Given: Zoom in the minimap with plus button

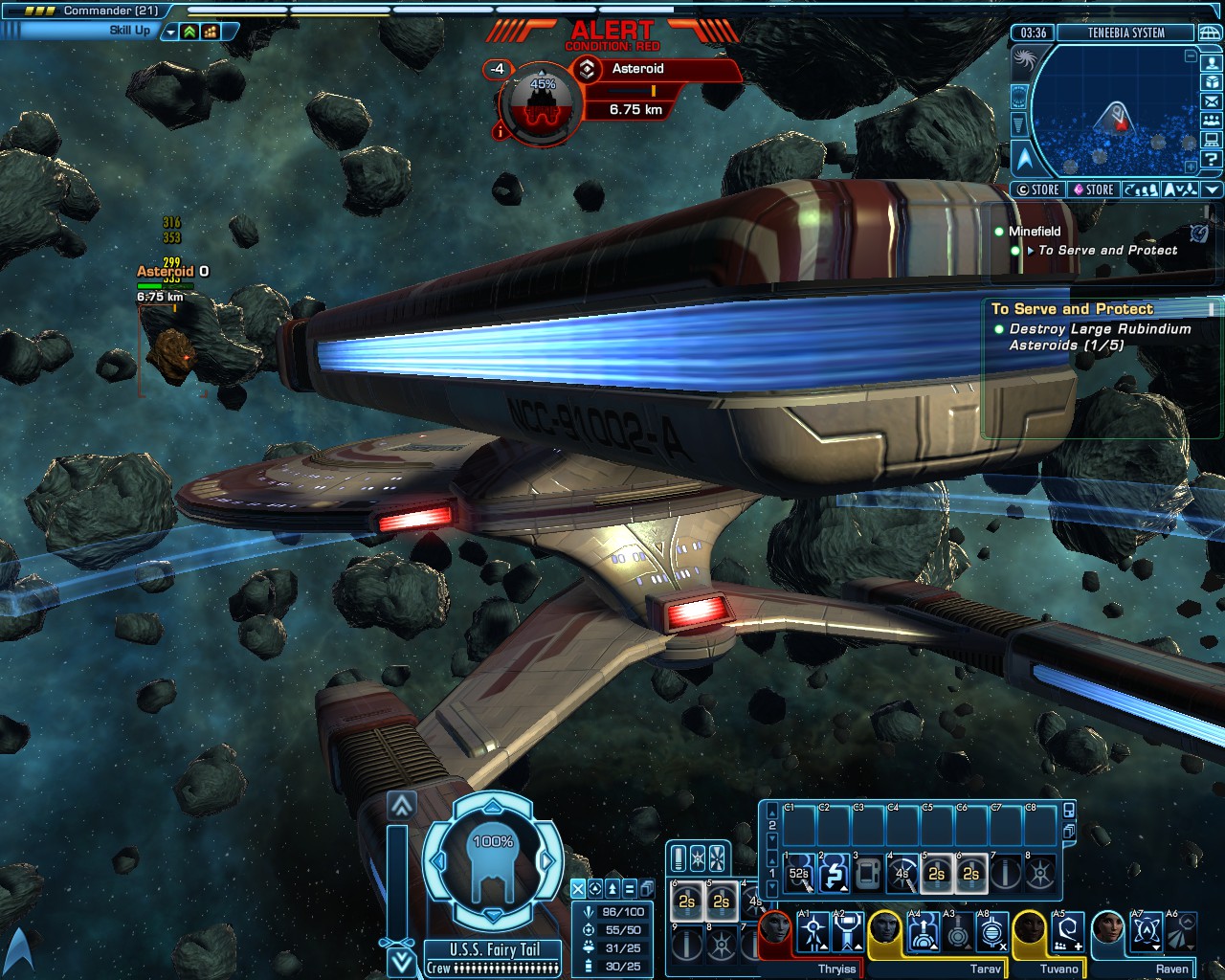Looking at the screenshot, I should click(x=1191, y=166).
